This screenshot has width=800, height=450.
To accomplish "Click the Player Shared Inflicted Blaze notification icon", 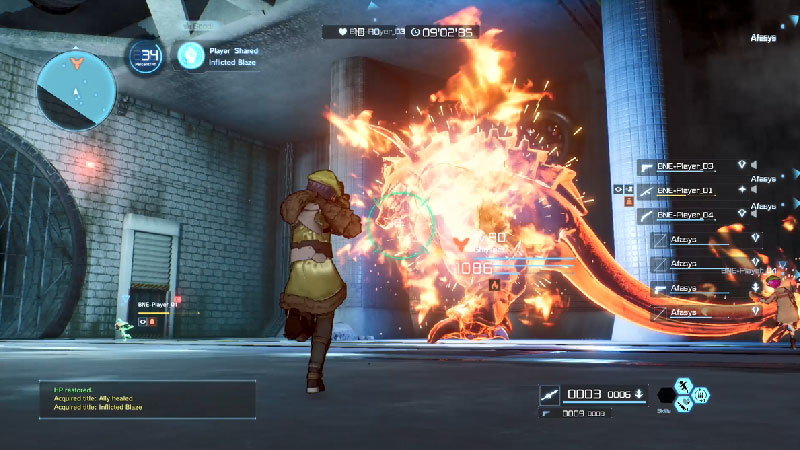I will [x=191, y=55].
